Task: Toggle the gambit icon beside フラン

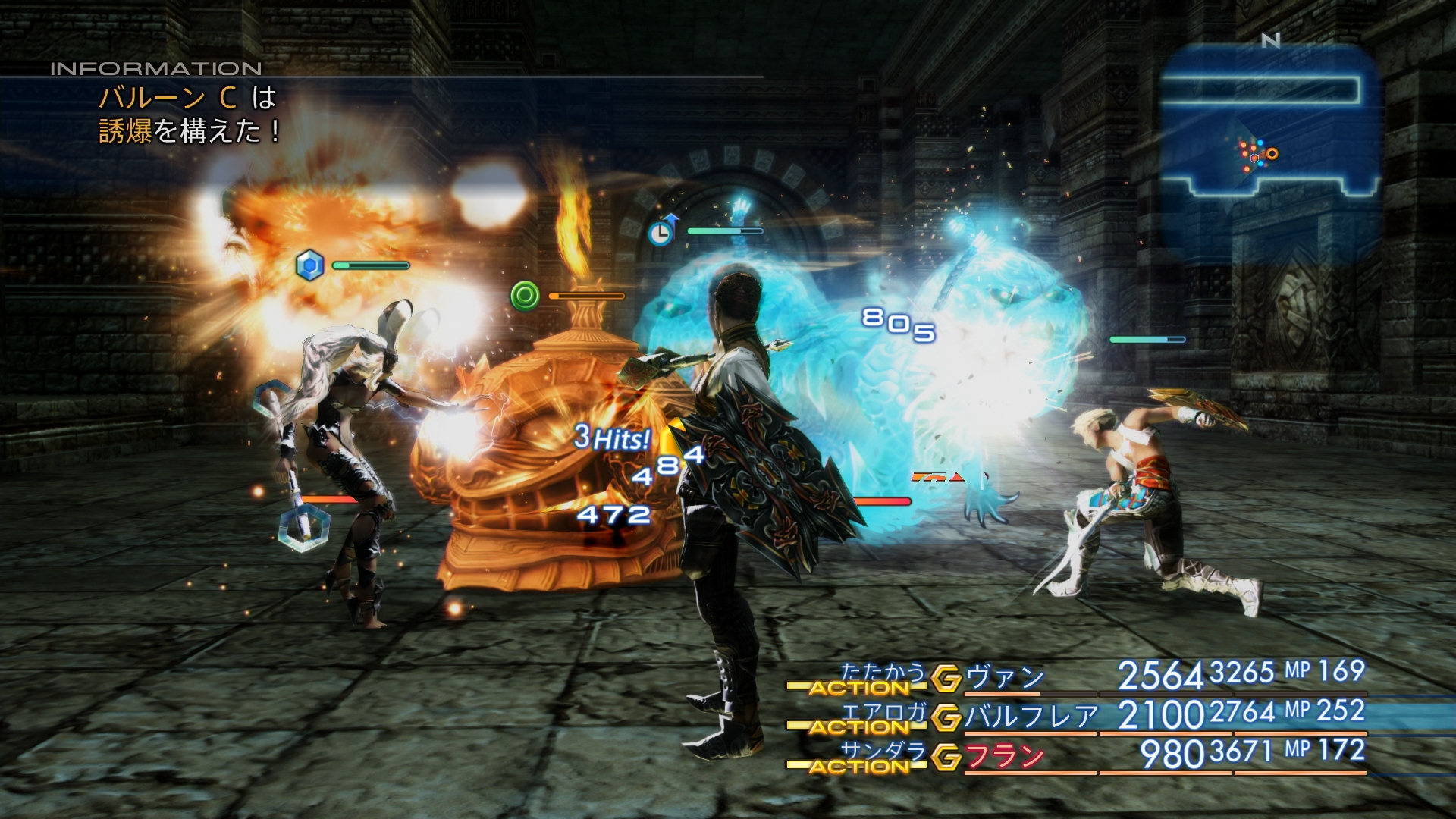Action: (946, 757)
